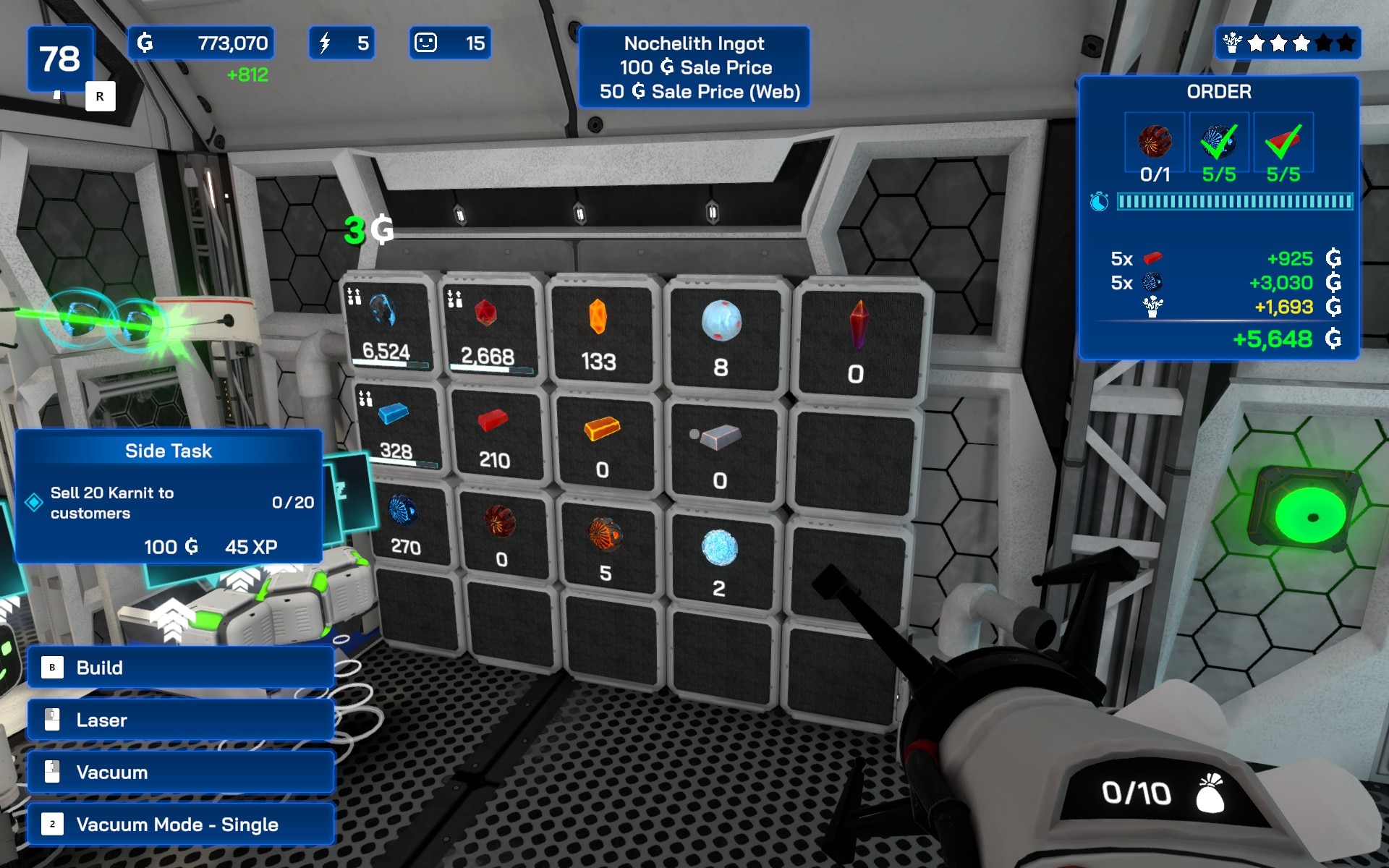Open the Build menu entry
This screenshot has width=1389, height=868.
coord(181,668)
